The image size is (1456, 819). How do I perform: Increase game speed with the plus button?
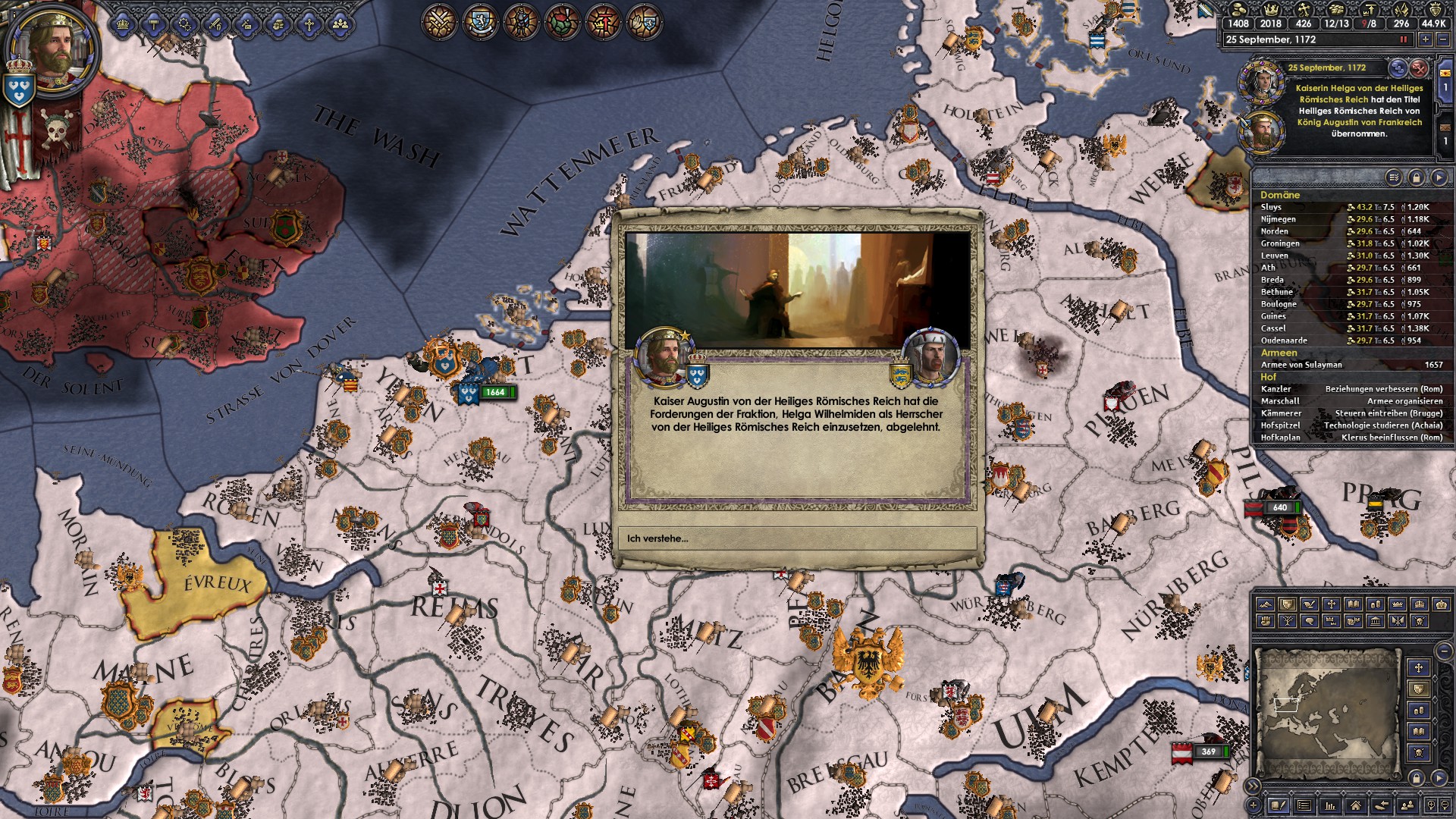click(x=1426, y=39)
